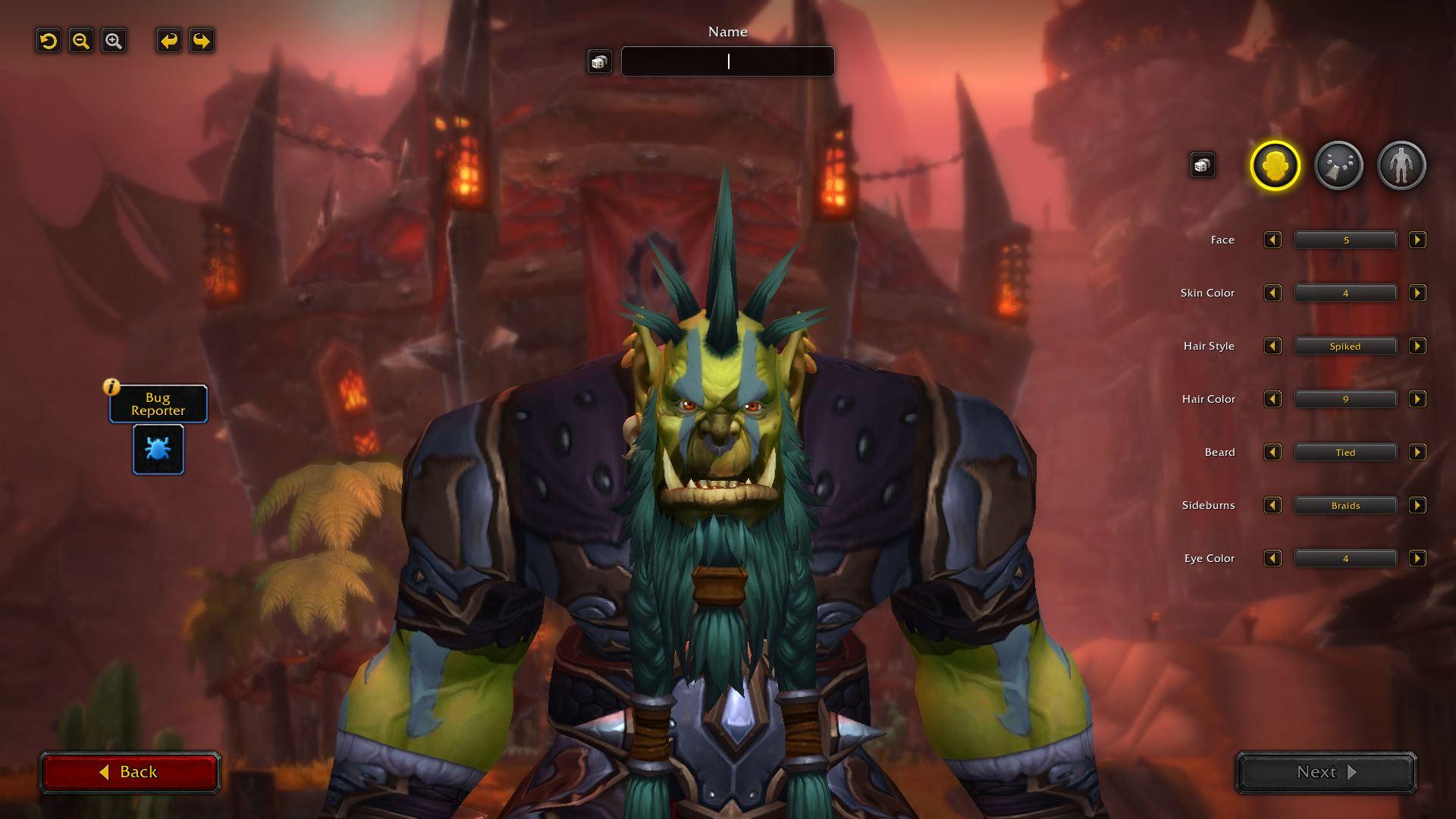Viewport: 1456px width, 819px height.
Task: Zoom out the character view
Action: [x=81, y=41]
